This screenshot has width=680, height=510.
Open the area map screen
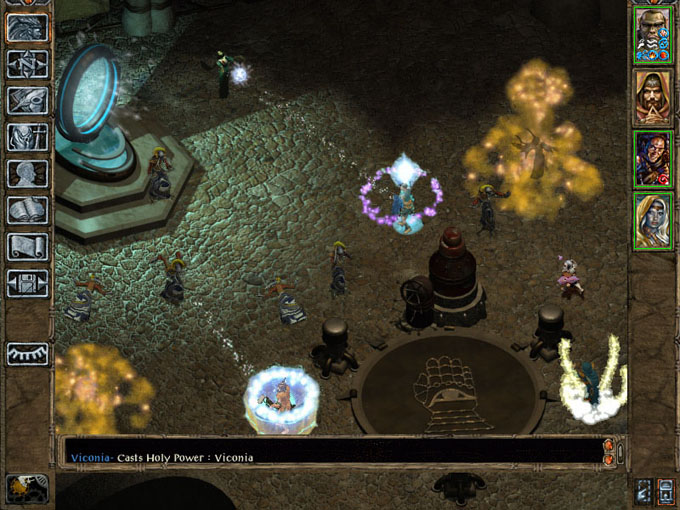point(28,64)
